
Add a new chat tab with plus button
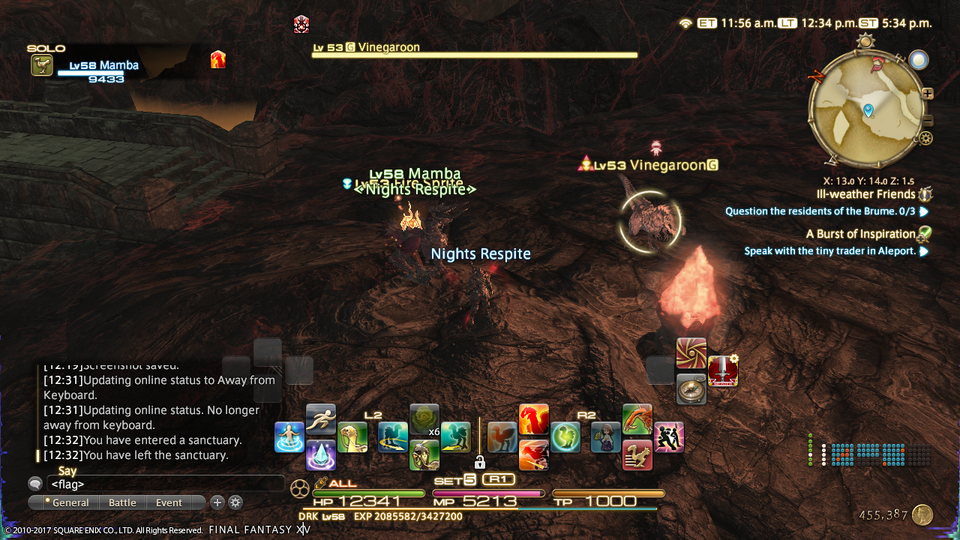[x=217, y=502]
